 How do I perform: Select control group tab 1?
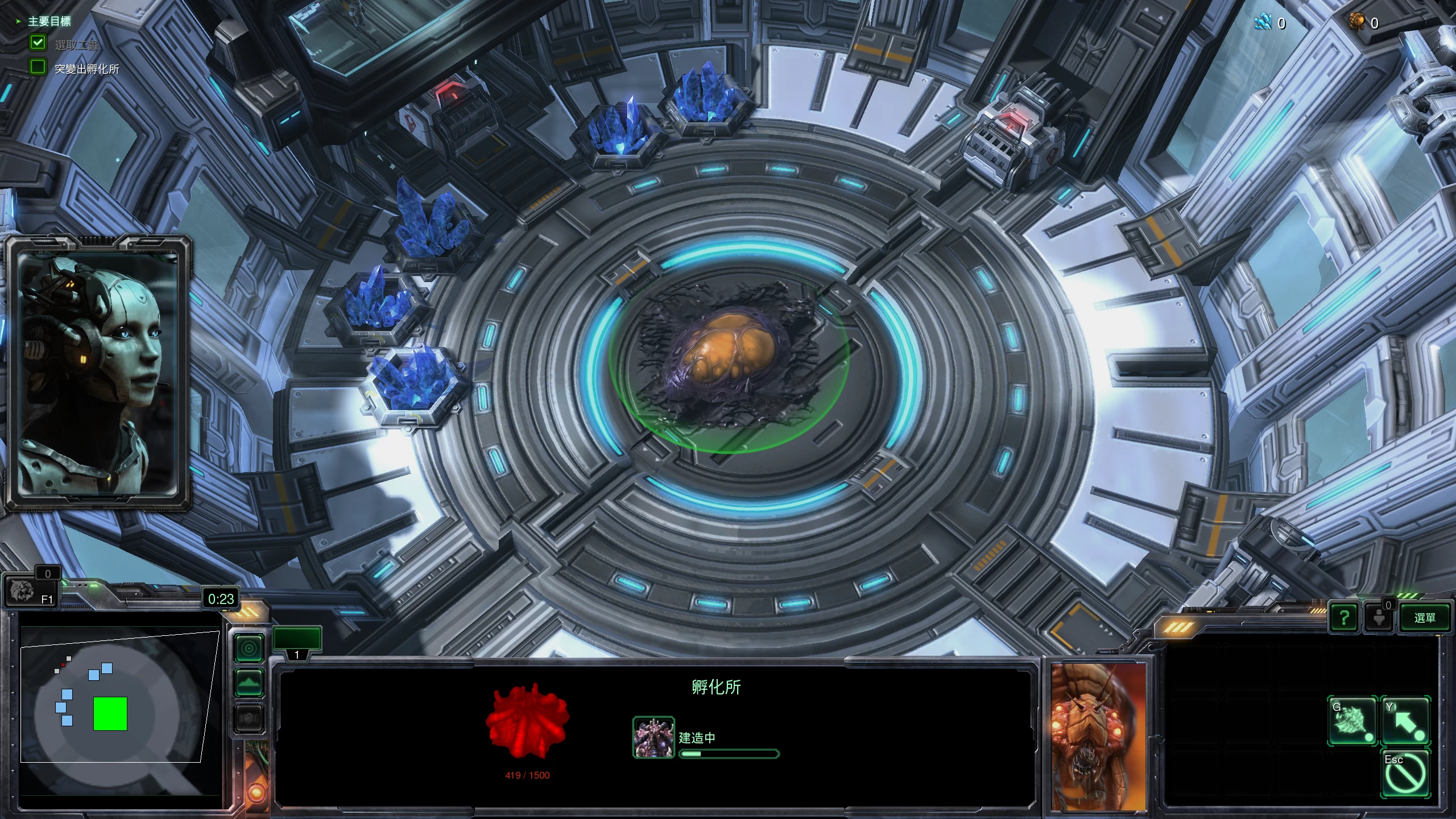[x=297, y=638]
